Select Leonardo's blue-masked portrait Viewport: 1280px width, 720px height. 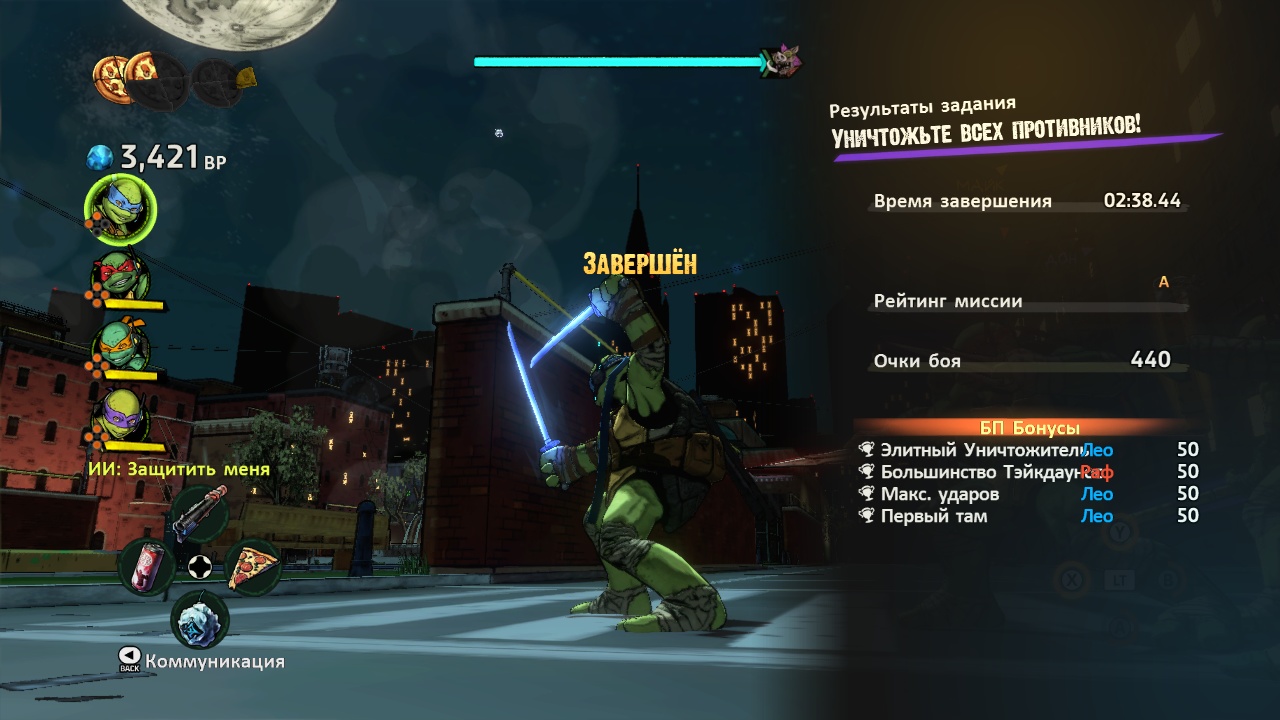click(121, 209)
